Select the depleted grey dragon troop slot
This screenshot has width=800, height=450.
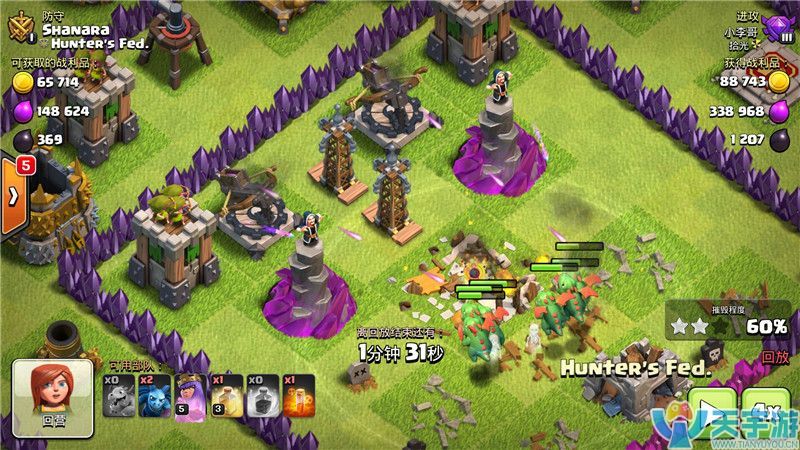tap(120, 396)
